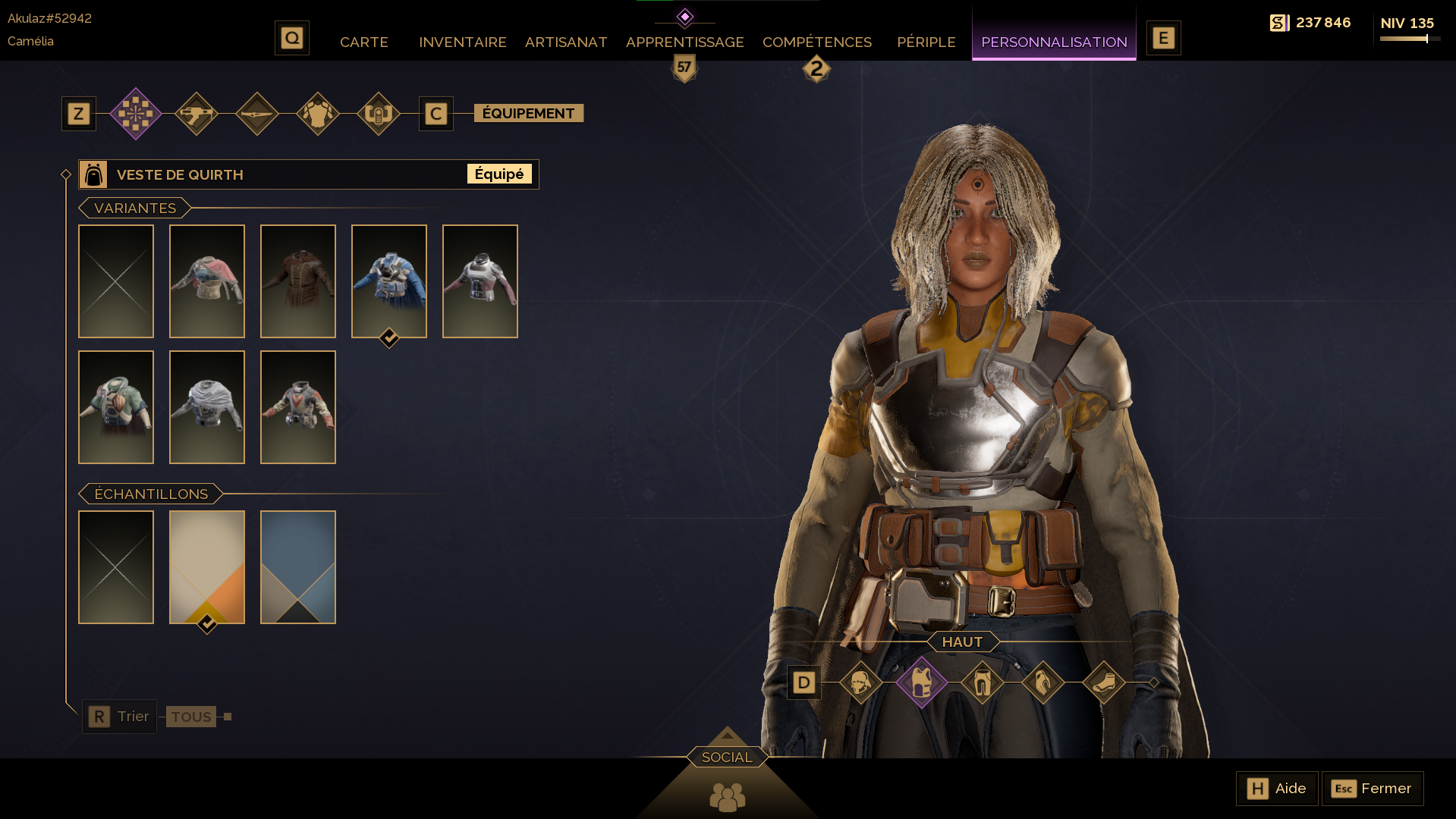Expand the Social panel
Image resolution: width=1456 pixels, height=819 pixels.
click(727, 757)
